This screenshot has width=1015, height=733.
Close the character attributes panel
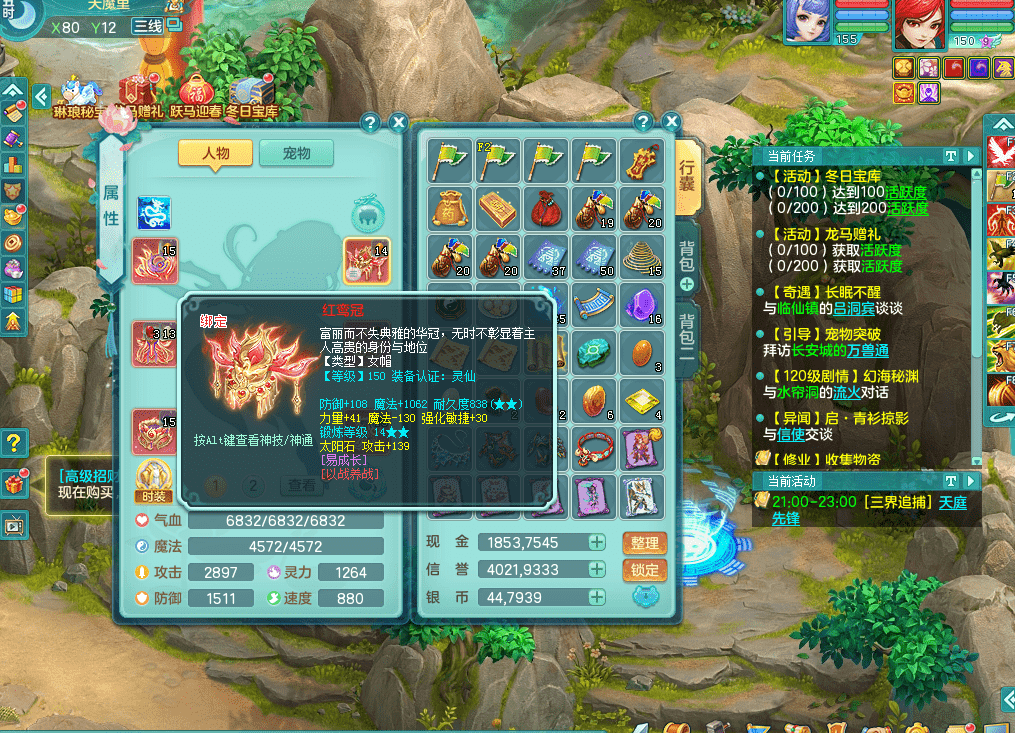tap(398, 122)
